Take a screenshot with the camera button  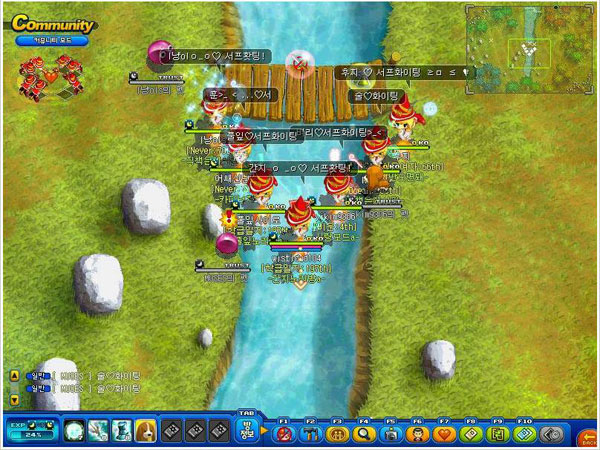(x=388, y=434)
